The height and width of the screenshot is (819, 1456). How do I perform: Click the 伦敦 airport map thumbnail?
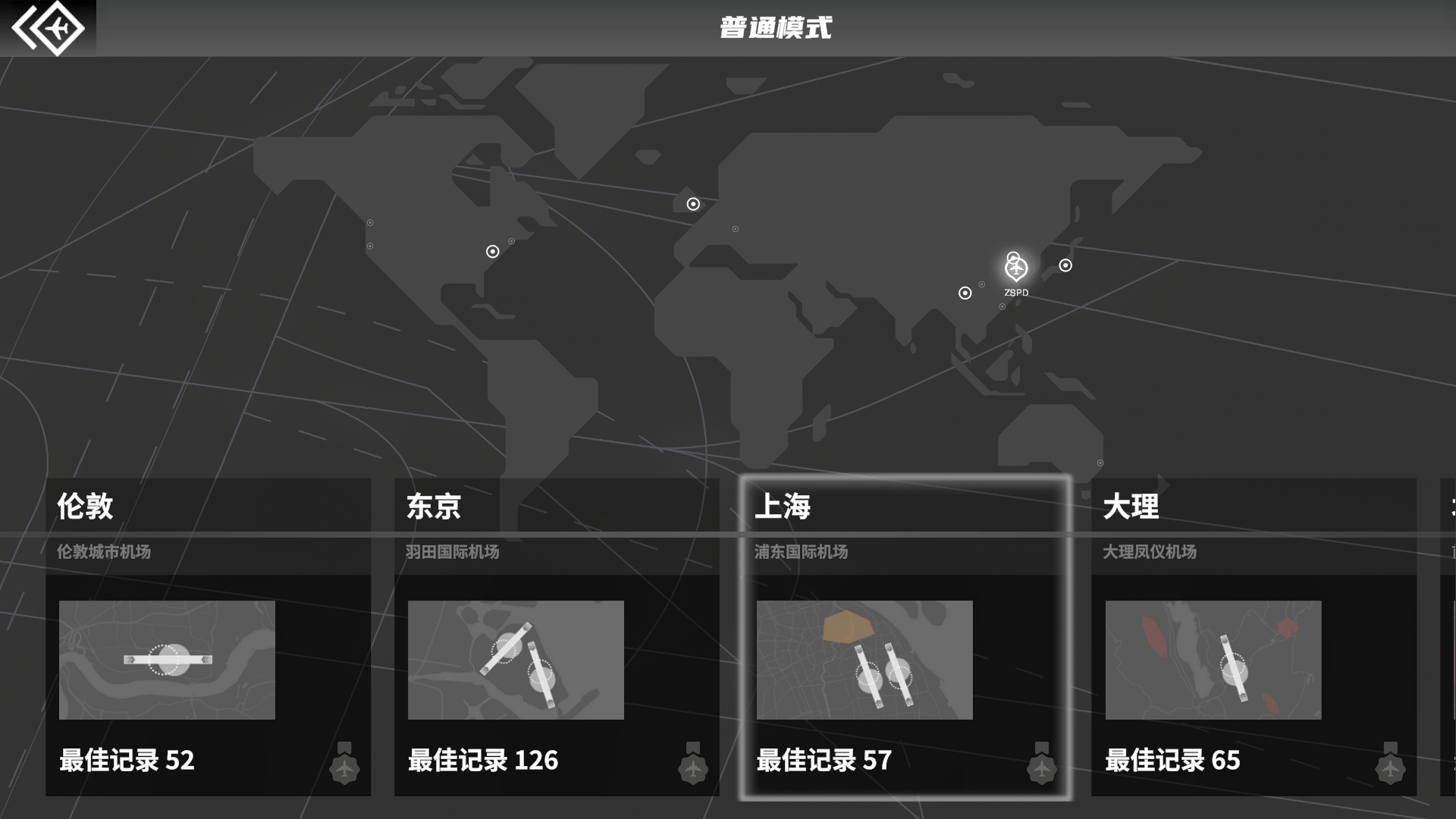166,660
